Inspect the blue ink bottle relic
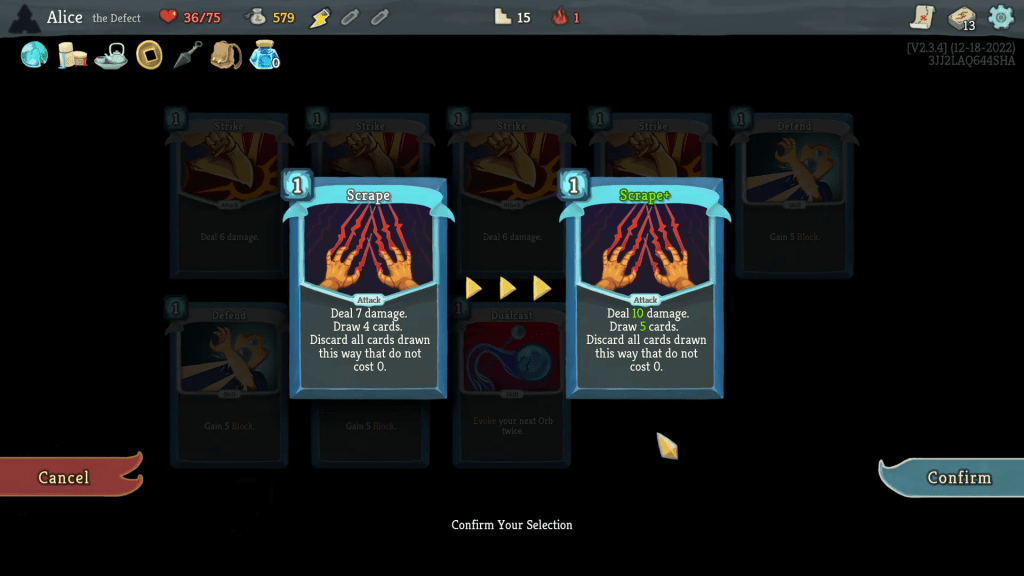 click(x=264, y=55)
